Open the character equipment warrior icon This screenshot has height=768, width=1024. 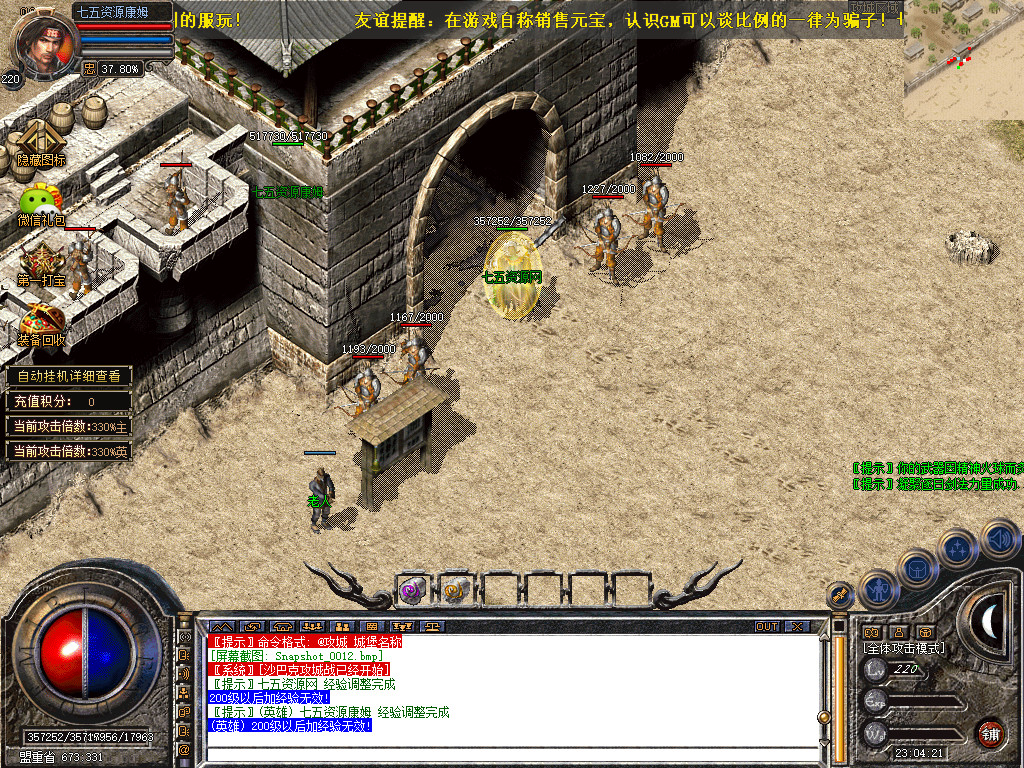[878, 589]
